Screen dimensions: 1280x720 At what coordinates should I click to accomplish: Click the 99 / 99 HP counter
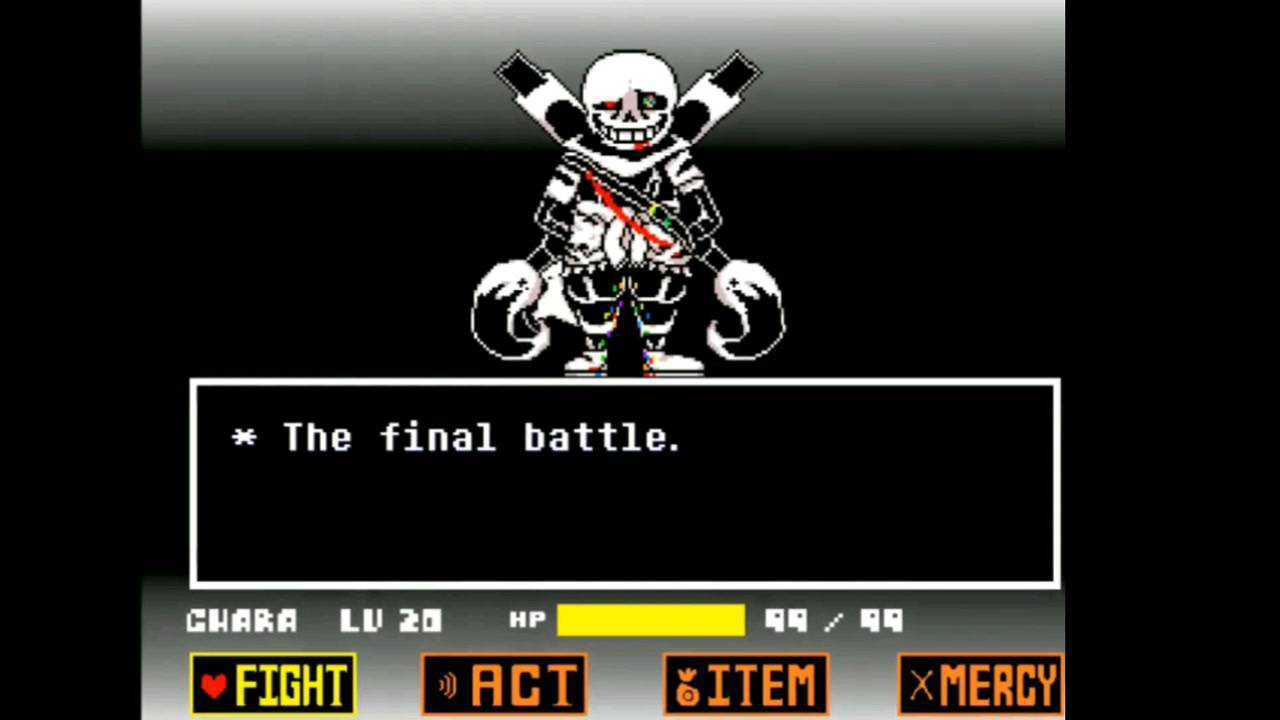click(x=835, y=620)
